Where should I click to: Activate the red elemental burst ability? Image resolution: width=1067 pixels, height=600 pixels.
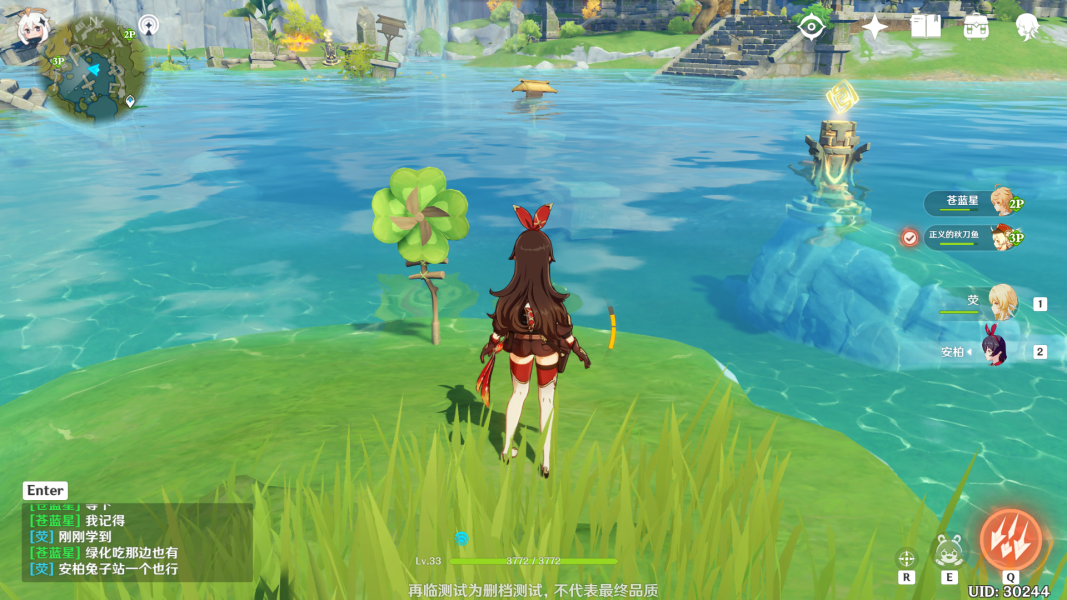pos(1010,540)
